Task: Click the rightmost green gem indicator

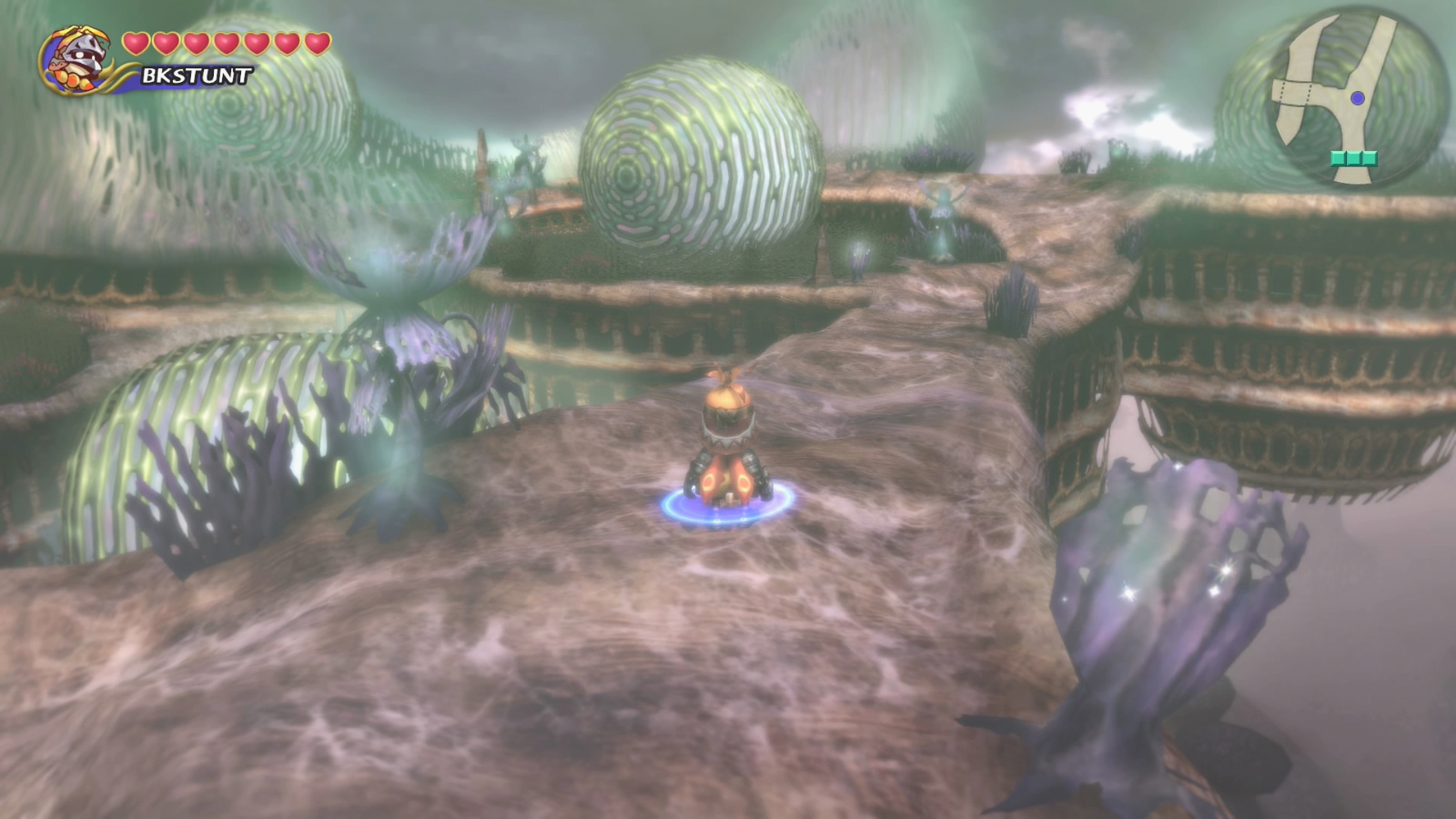Action: [1368, 158]
